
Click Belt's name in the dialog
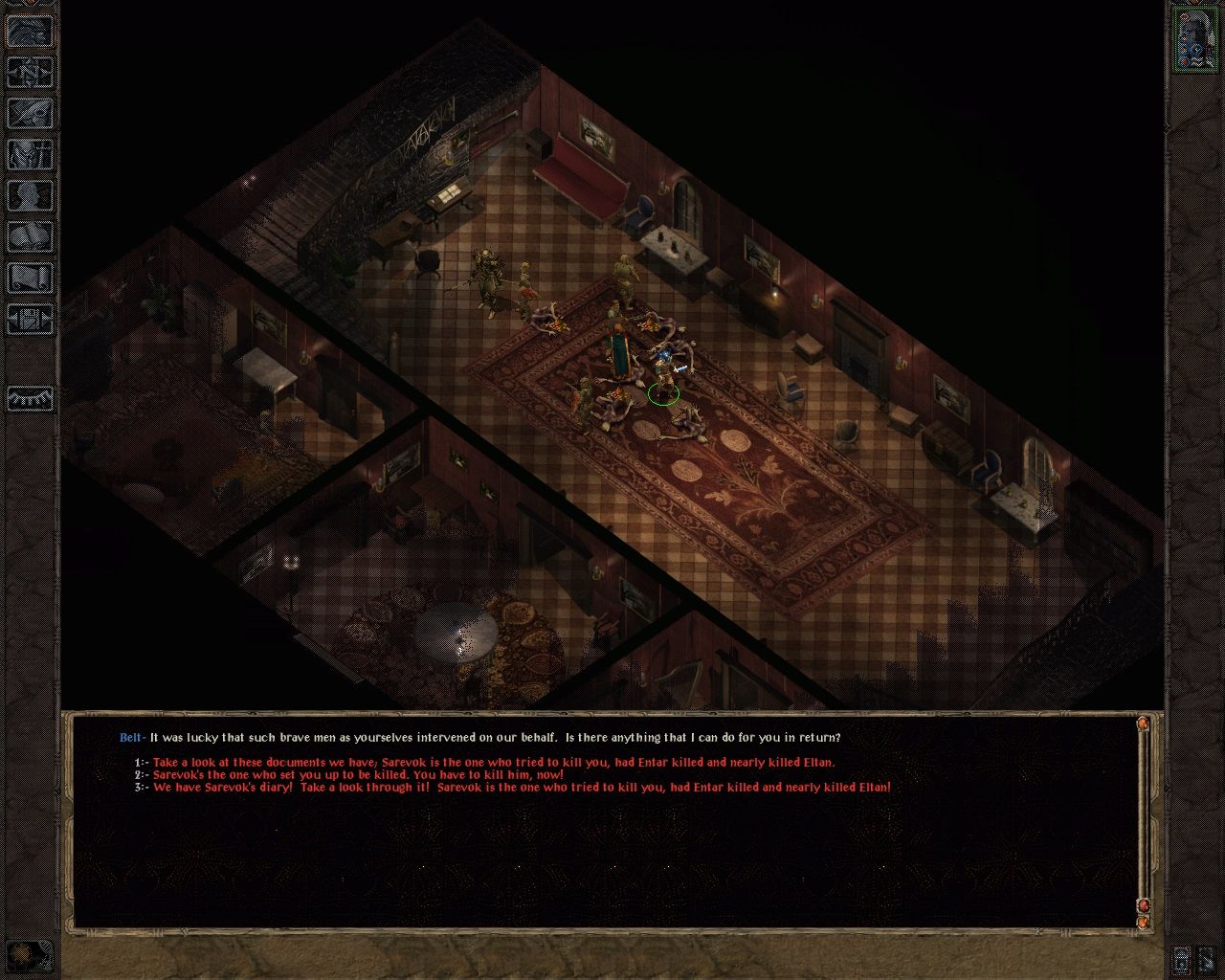coord(127,738)
